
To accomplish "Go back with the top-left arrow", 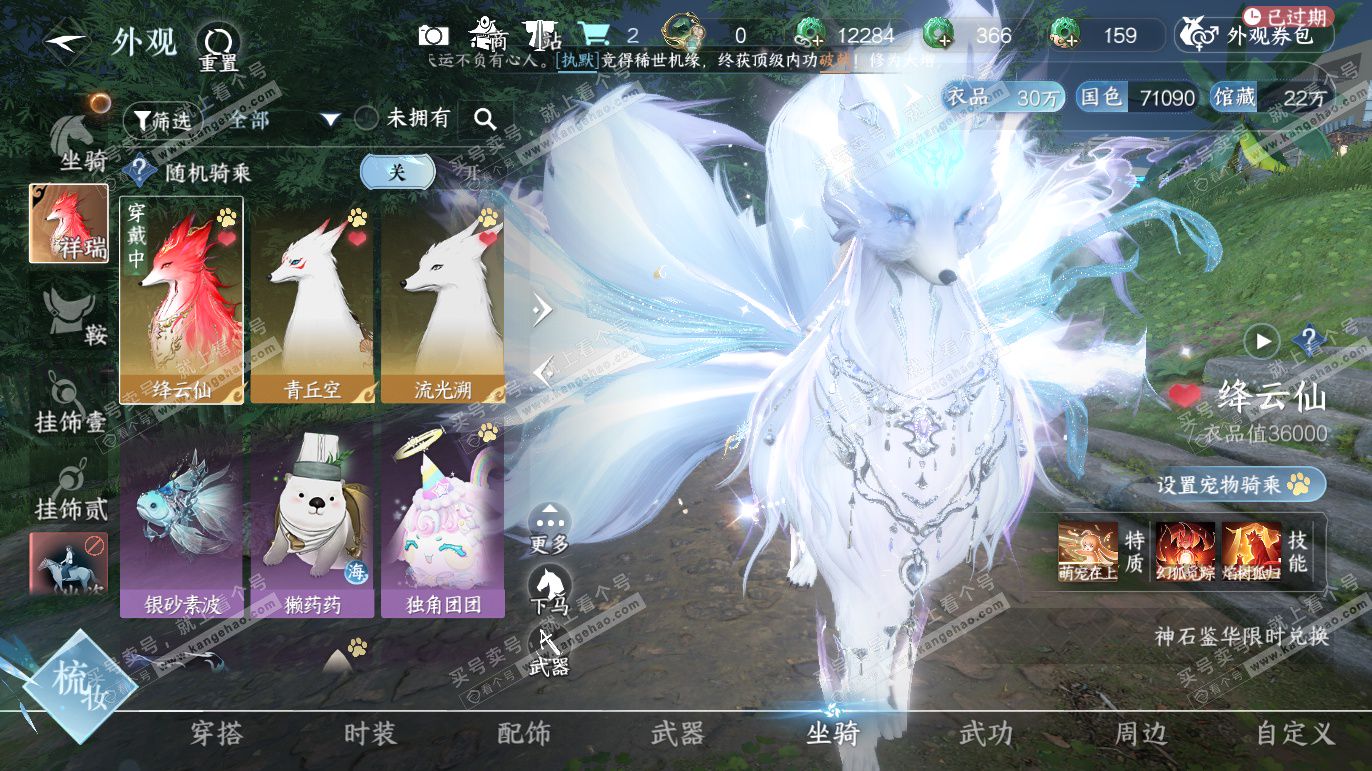I will coord(65,42).
